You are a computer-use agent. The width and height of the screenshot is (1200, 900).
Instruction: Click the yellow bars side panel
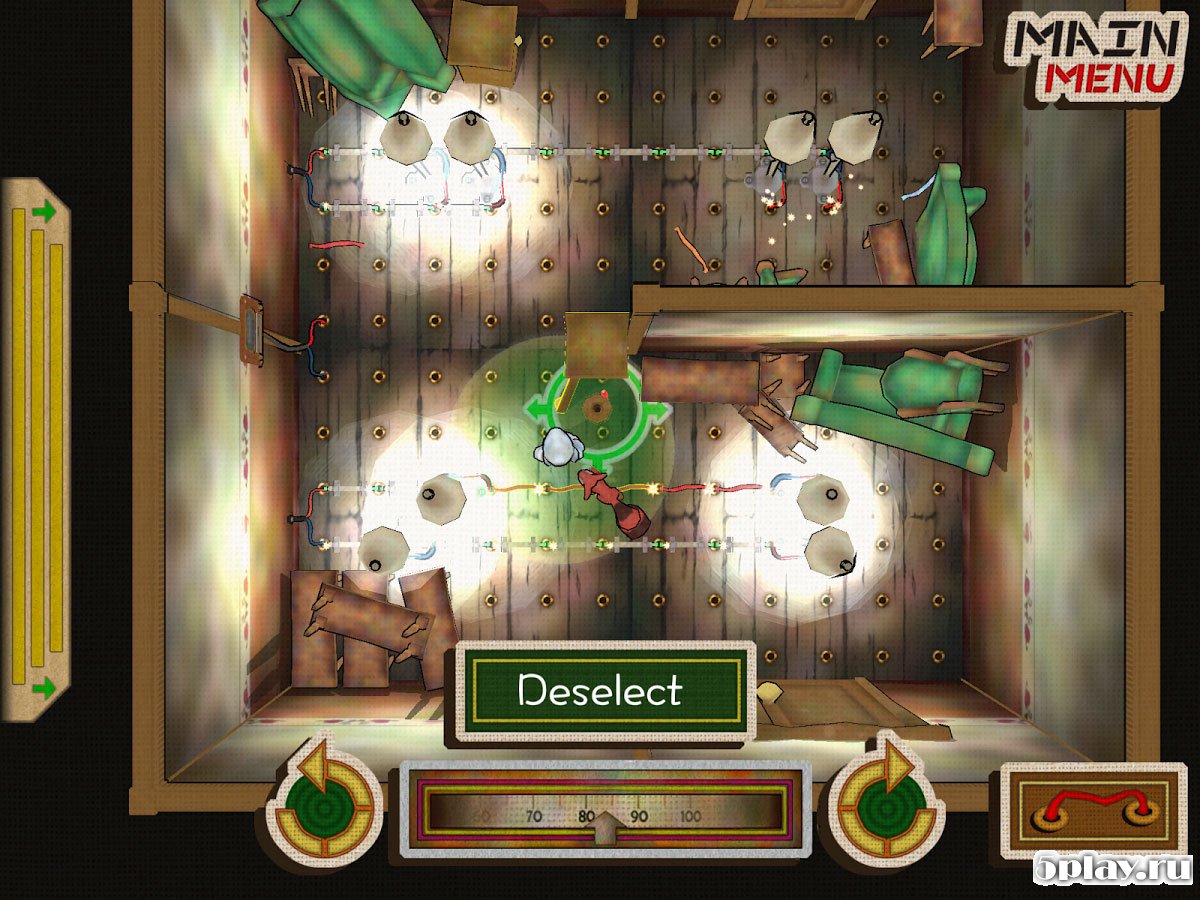point(36,448)
